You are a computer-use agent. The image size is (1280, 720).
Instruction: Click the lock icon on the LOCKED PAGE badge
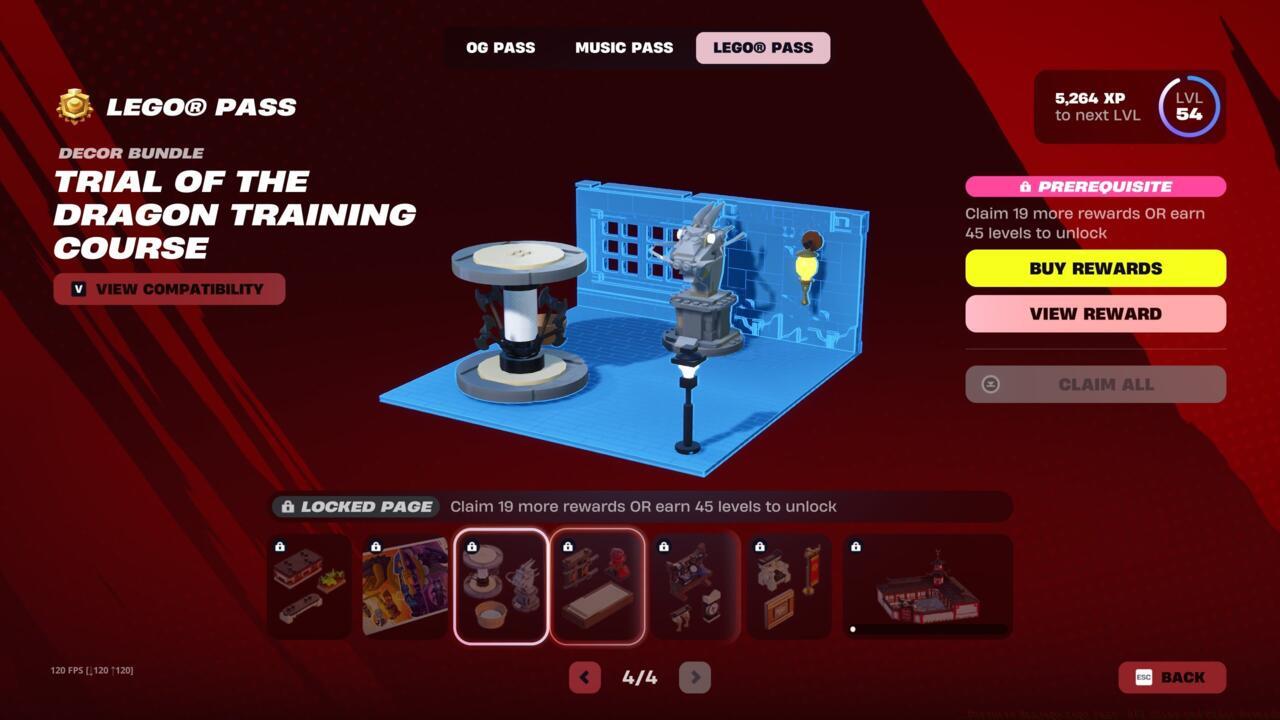(x=289, y=507)
